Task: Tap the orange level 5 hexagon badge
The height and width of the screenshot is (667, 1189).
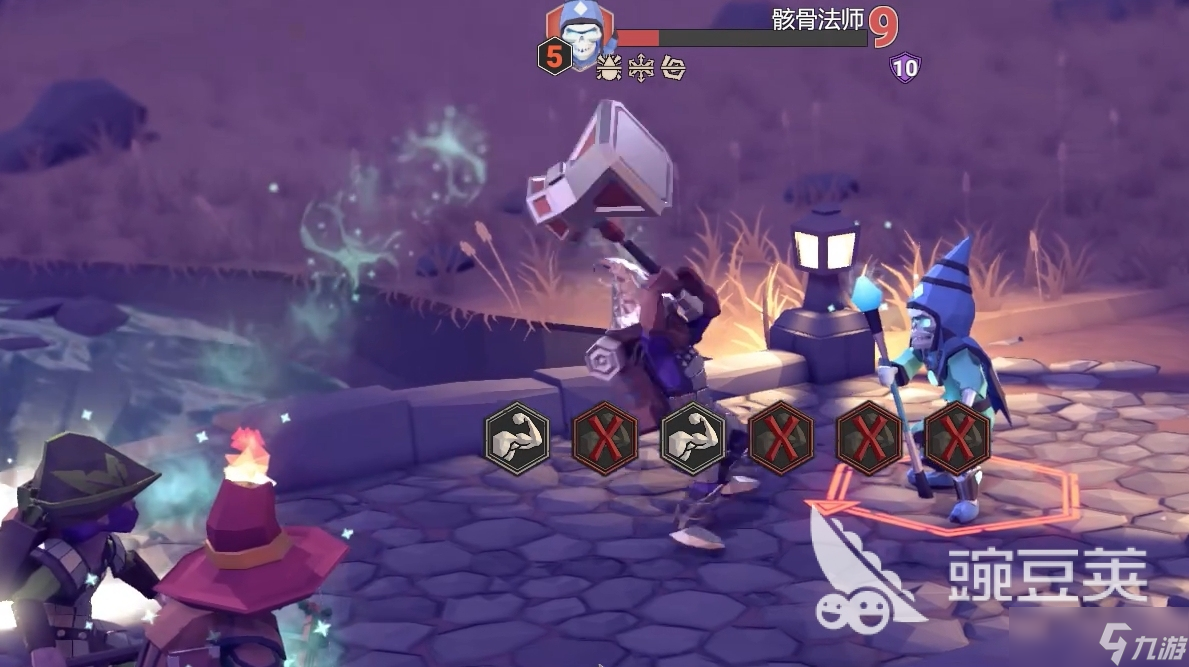Action: [555, 57]
